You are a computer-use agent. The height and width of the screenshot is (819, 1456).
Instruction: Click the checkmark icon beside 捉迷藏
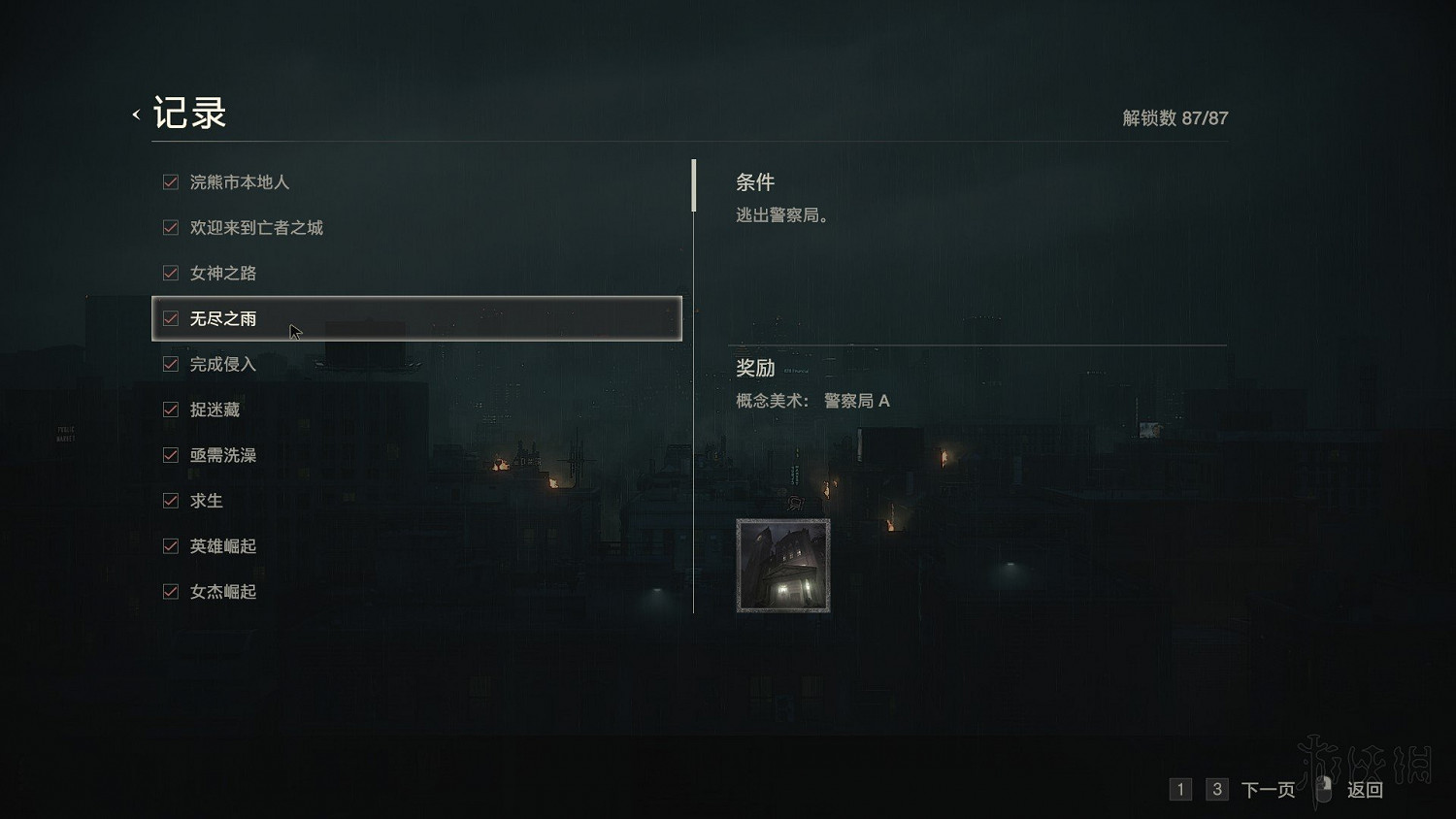170,409
